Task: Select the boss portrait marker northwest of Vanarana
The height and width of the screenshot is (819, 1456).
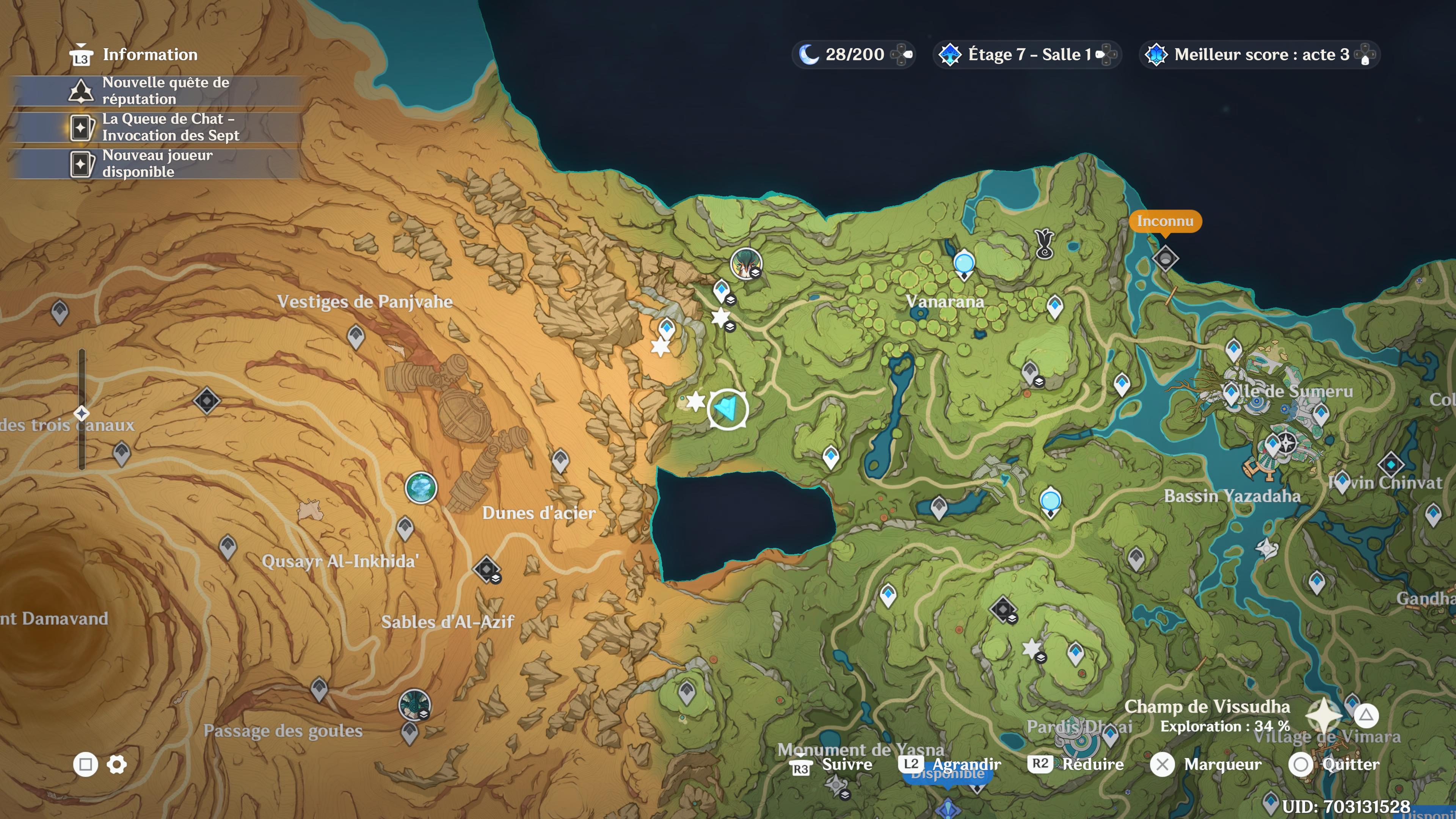Action: [745, 263]
